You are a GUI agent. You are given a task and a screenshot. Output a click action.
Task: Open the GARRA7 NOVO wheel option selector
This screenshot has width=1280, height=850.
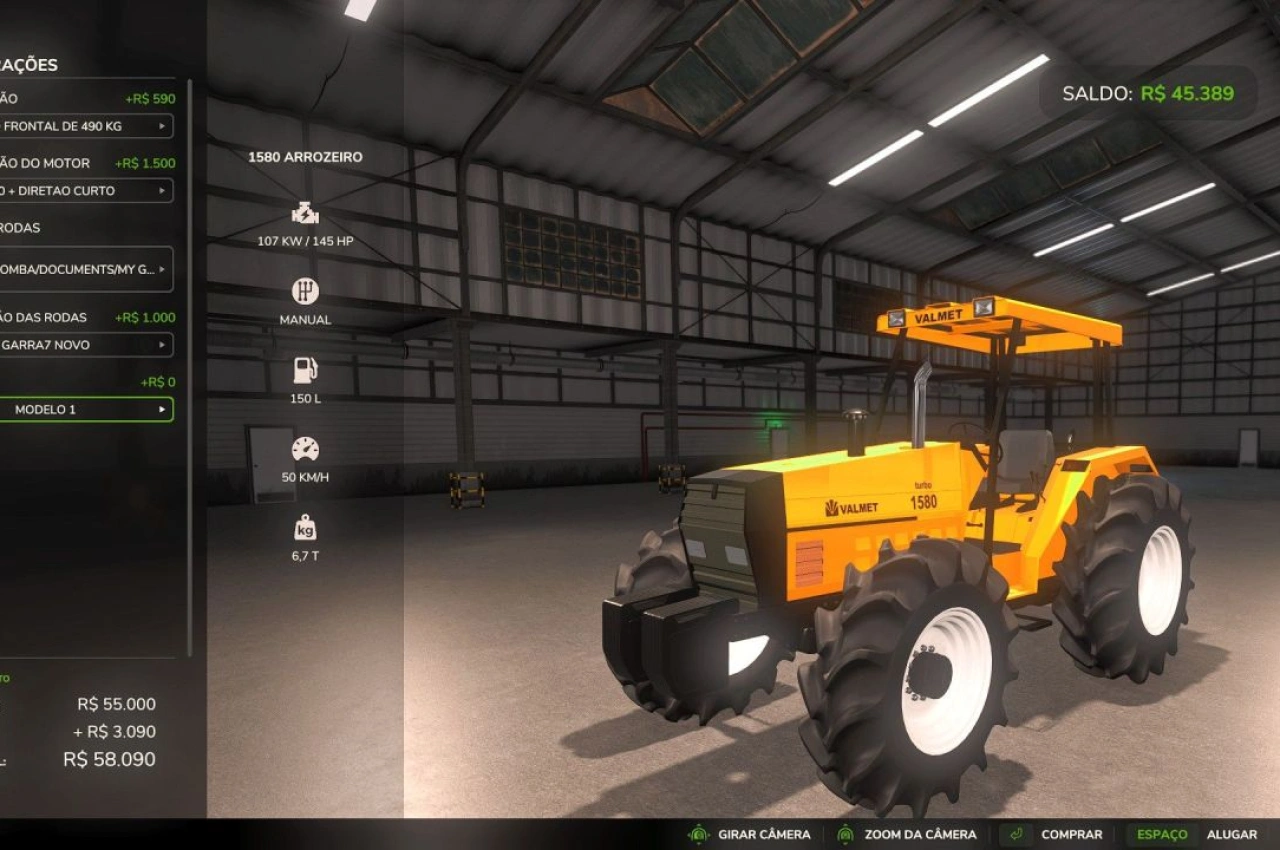coord(85,345)
